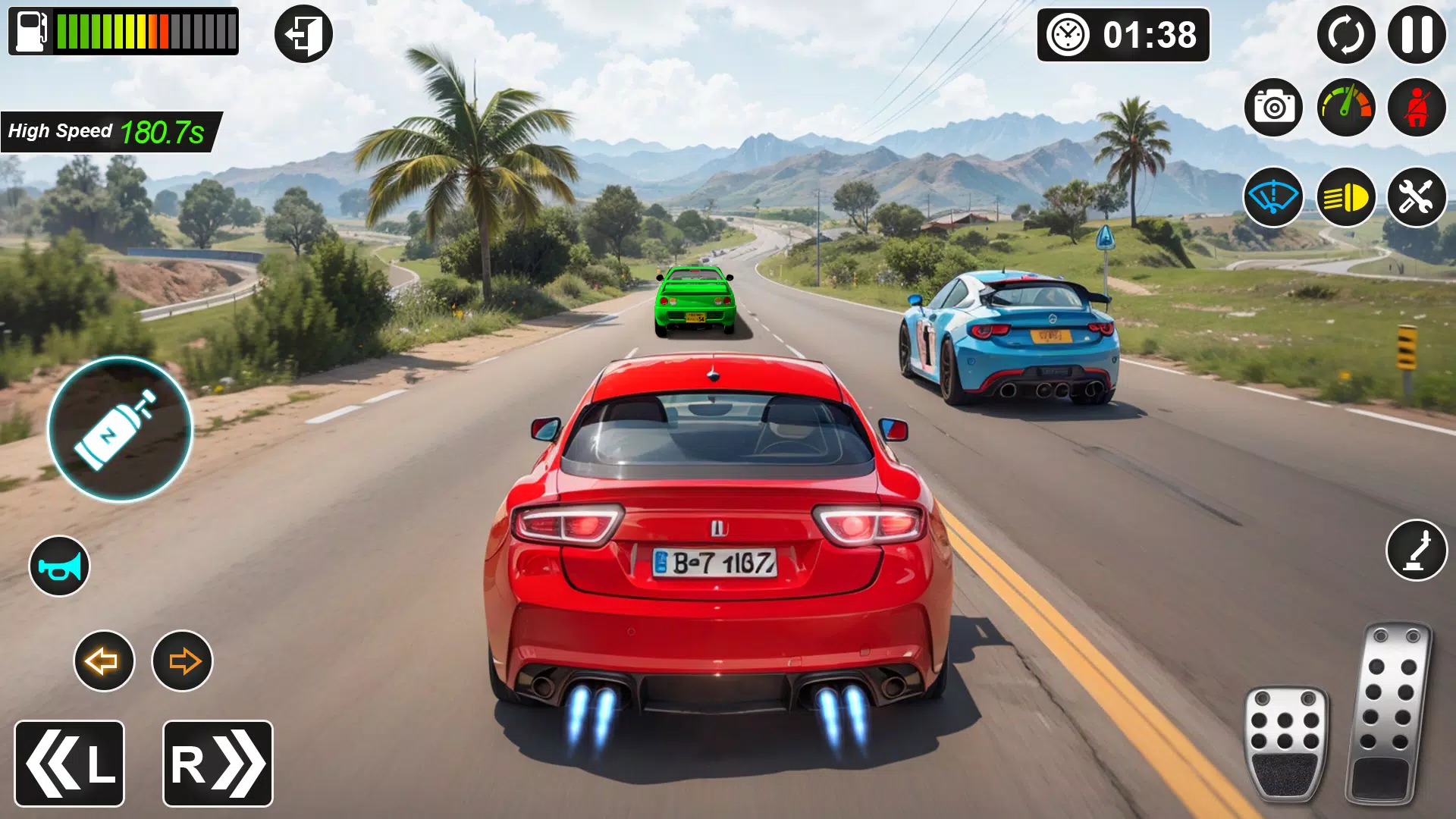The image size is (1456, 819).
Task: Toggle the headlights icon
Action: click(x=1348, y=197)
